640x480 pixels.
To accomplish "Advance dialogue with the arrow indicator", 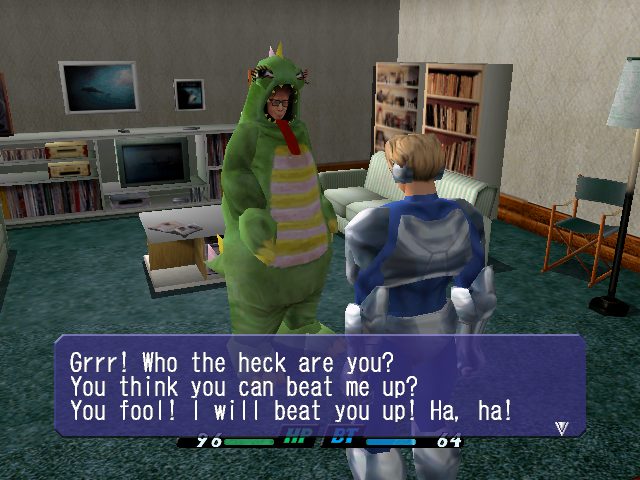I will 561,427.
